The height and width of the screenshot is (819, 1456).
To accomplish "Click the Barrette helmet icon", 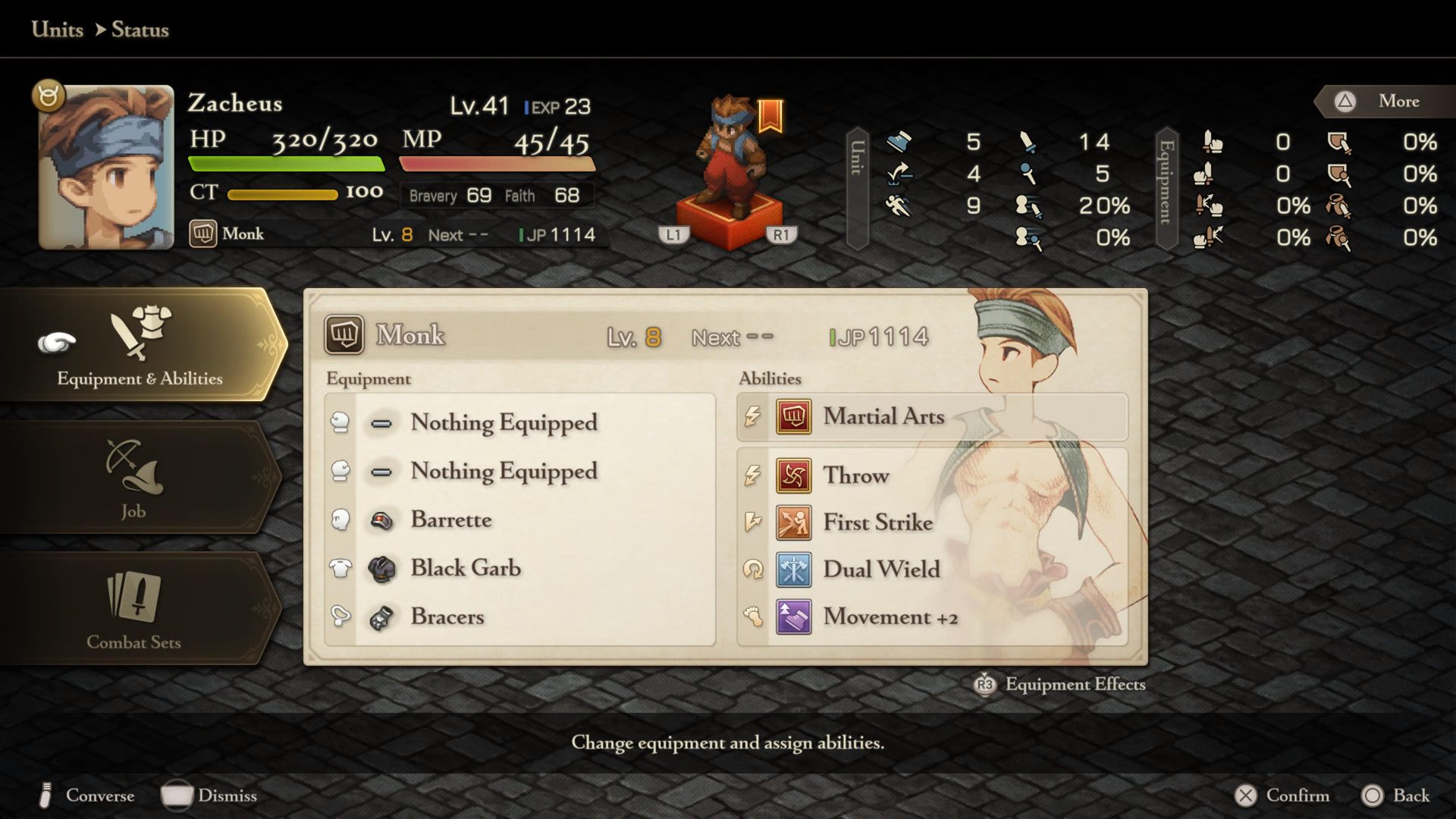I will [x=383, y=521].
